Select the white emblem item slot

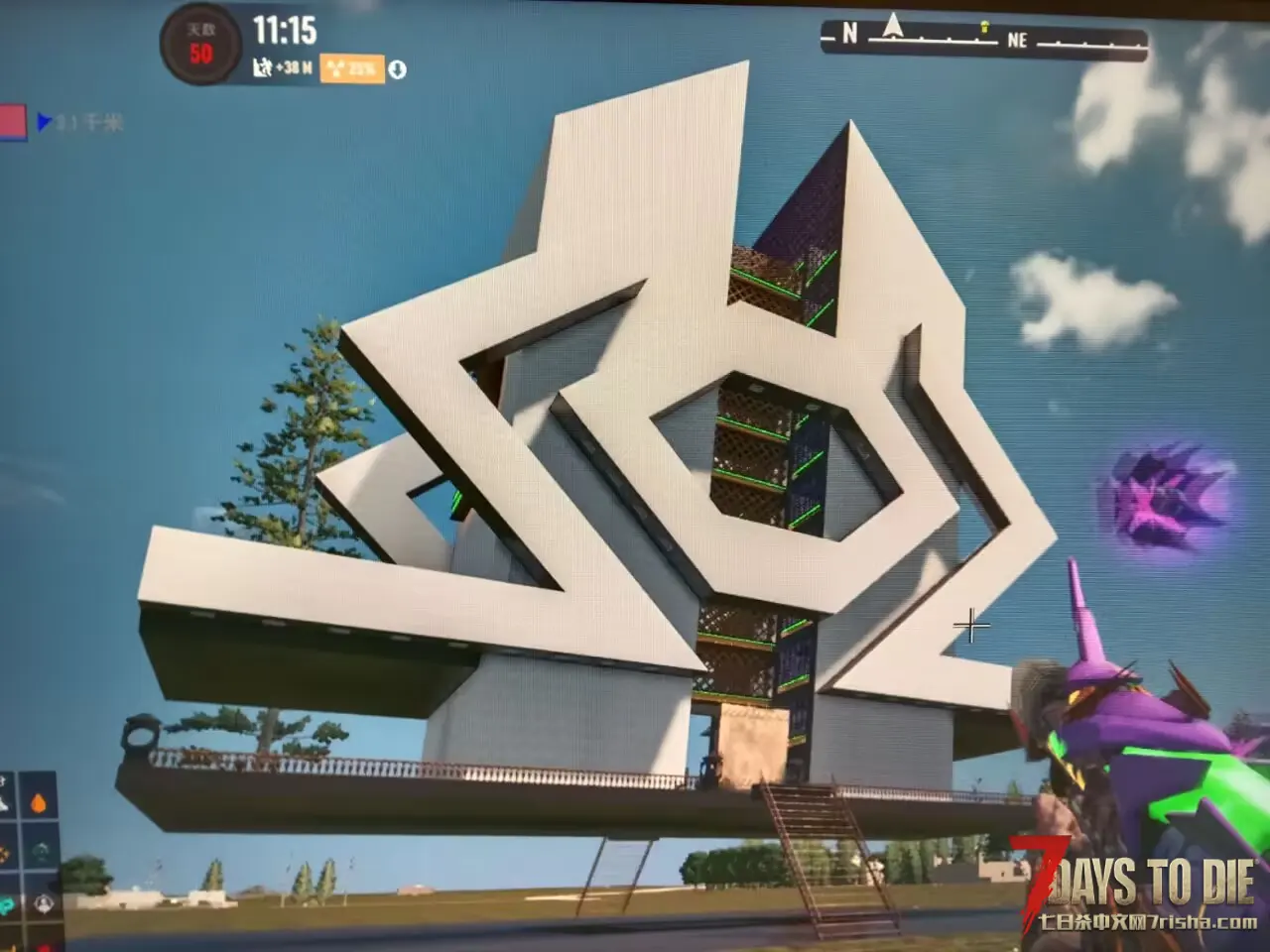click(x=43, y=903)
